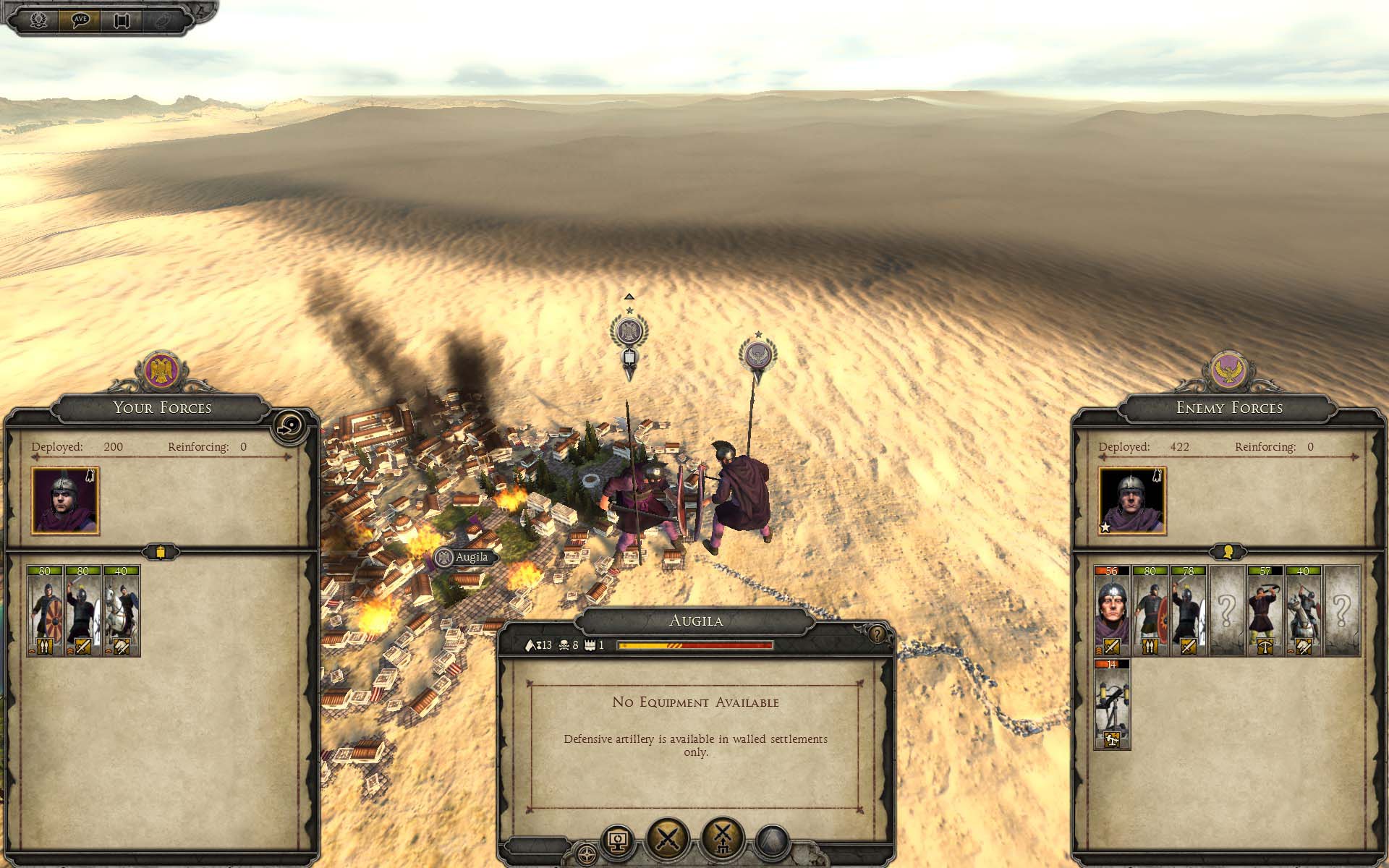Click the auto-resolve battle button

722,839
